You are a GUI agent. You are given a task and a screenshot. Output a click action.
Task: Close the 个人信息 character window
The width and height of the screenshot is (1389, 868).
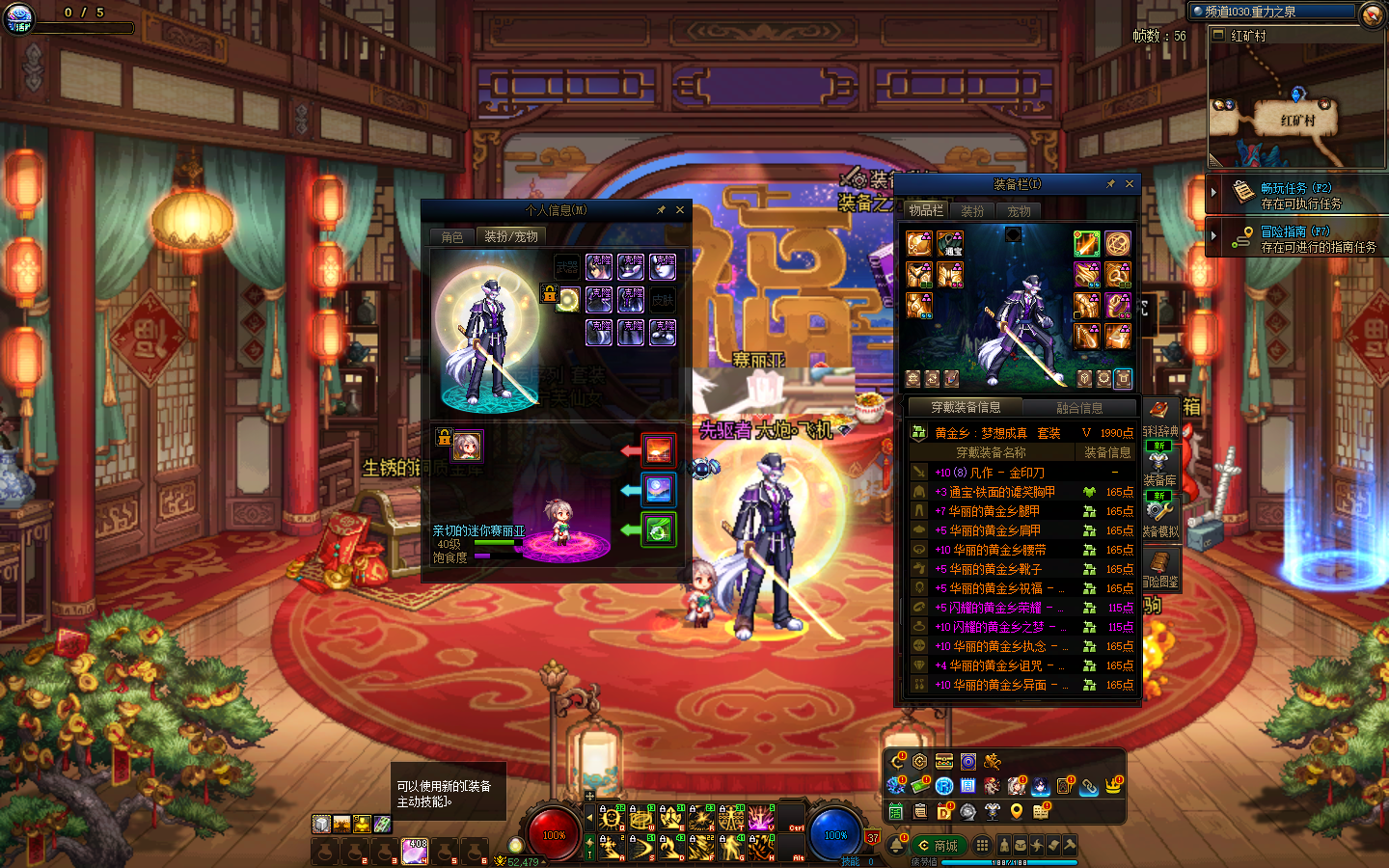pos(680,210)
